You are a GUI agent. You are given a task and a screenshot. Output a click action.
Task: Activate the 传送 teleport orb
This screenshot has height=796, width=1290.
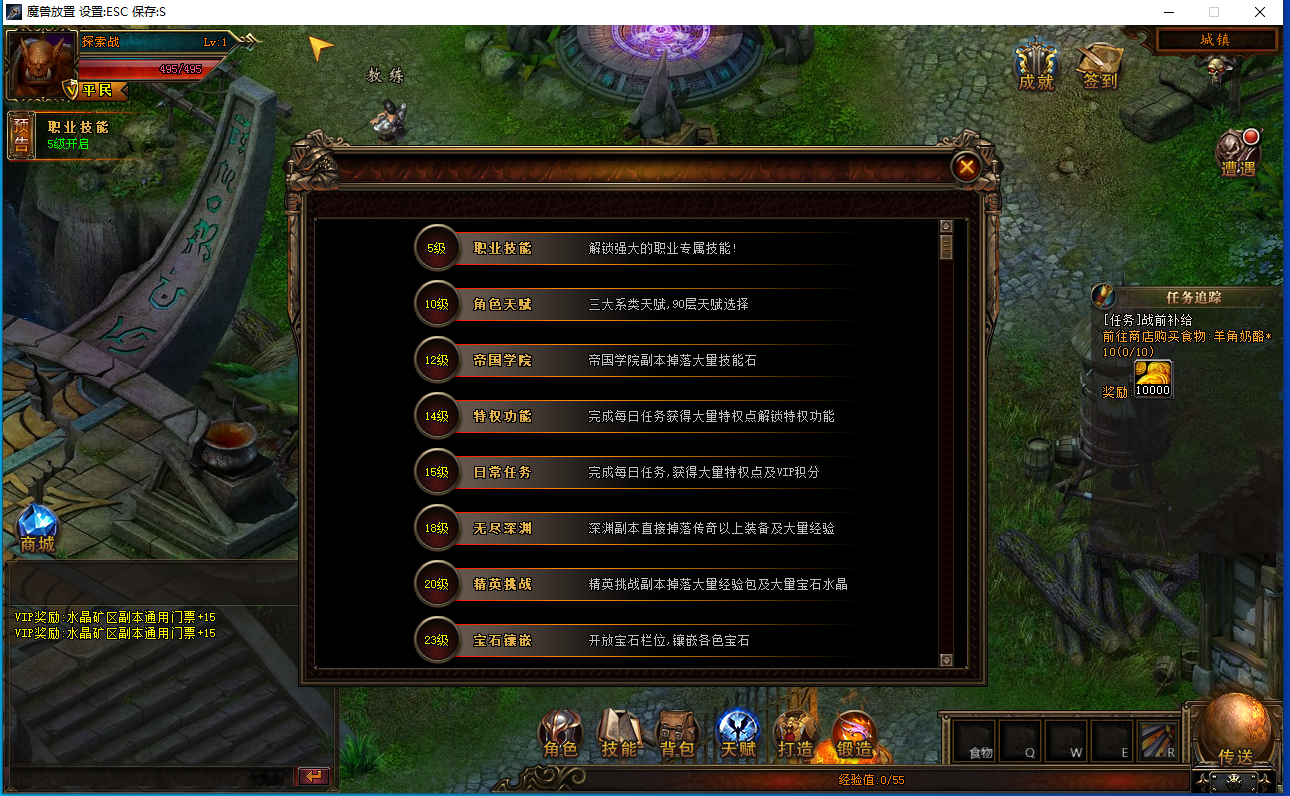click(x=1235, y=727)
